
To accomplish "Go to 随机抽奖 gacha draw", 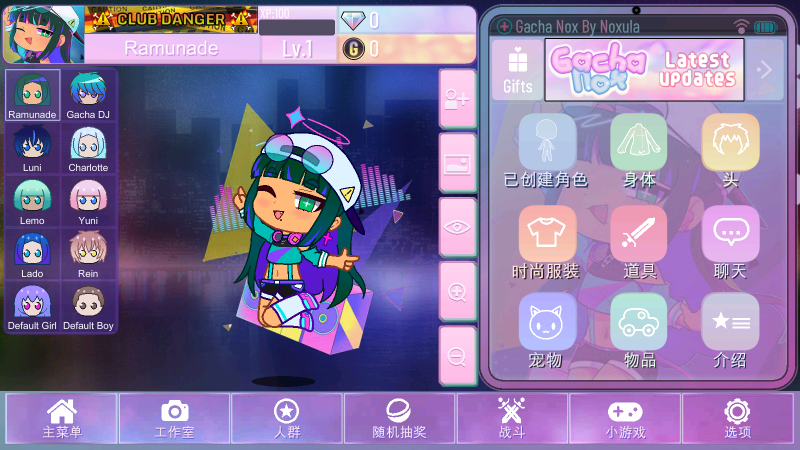I will (x=399, y=418).
